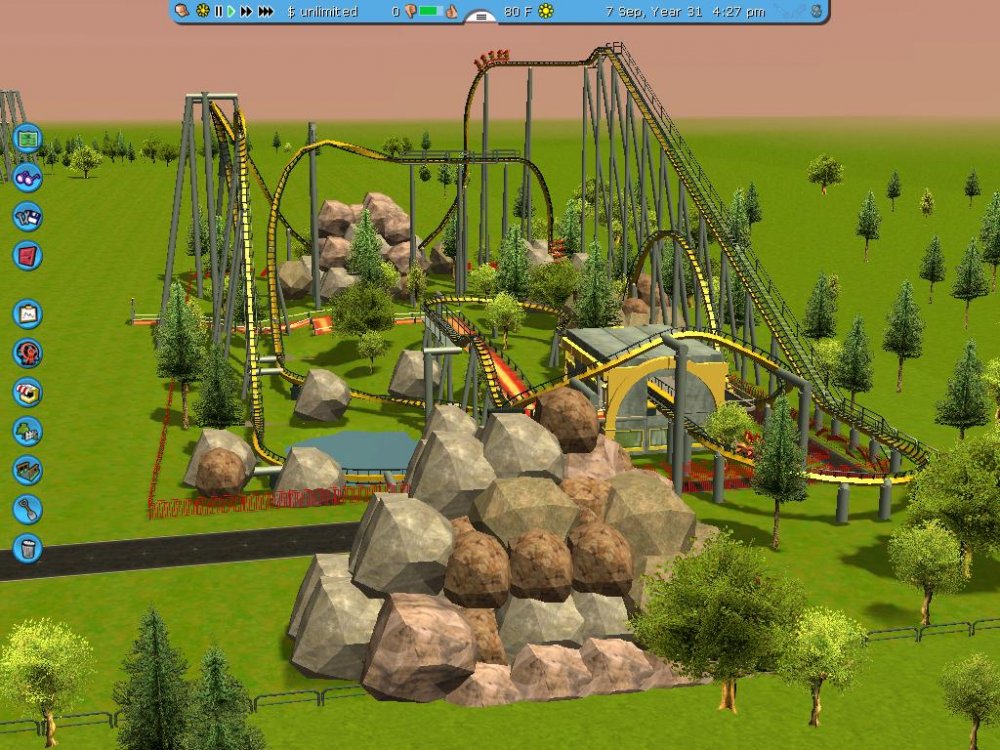Click the red book icon
This screenshot has width=1000, height=750.
pyautogui.click(x=27, y=255)
